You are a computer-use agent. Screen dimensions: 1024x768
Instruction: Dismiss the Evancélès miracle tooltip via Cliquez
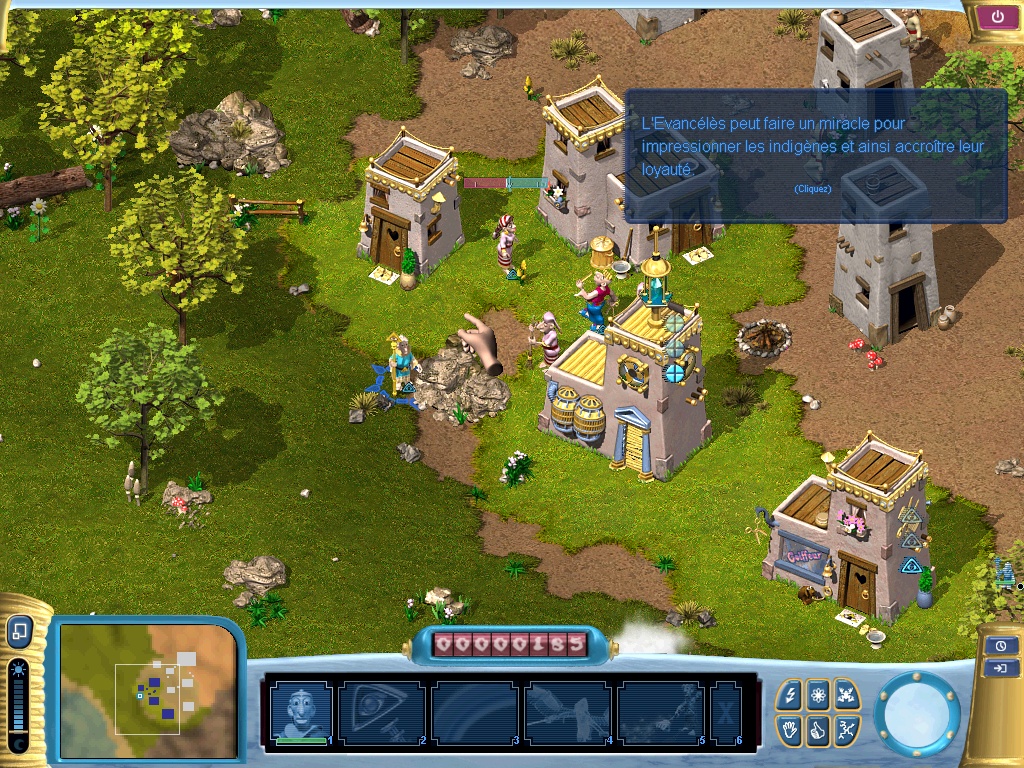812,189
